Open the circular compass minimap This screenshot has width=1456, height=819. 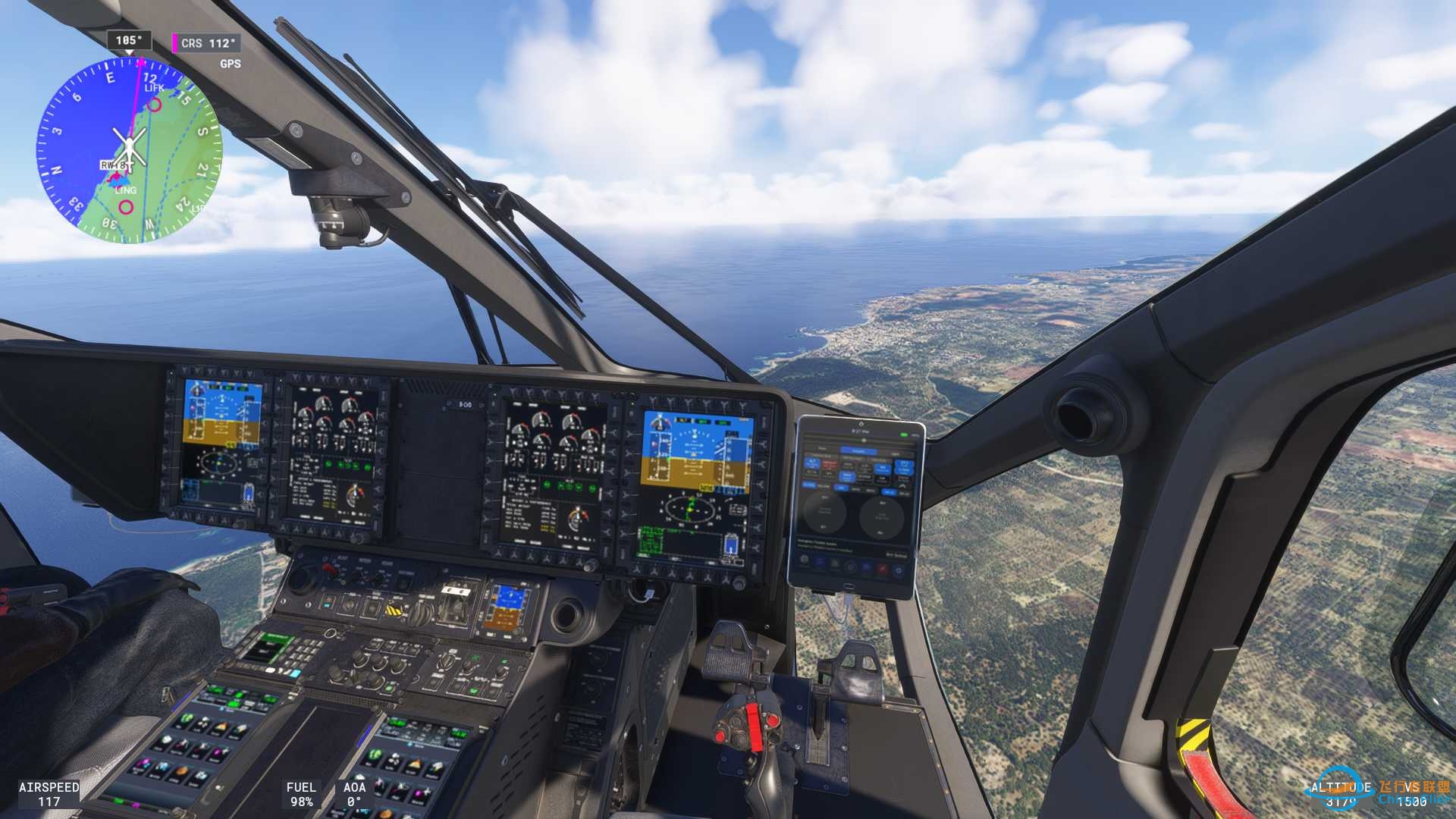pos(129,150)
